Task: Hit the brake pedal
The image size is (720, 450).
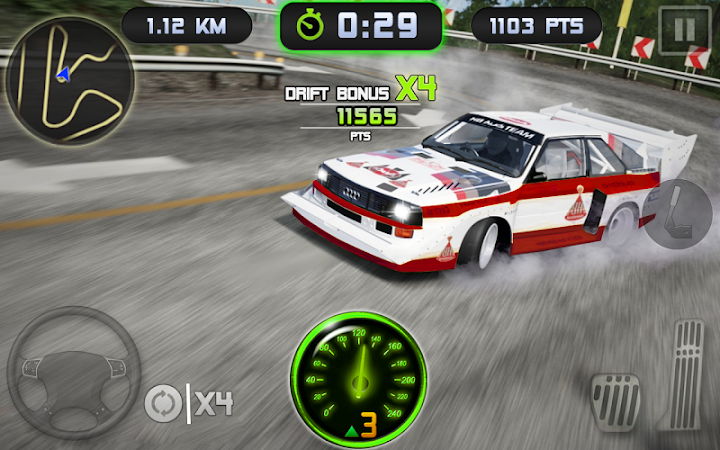Action: pos(615,399)
